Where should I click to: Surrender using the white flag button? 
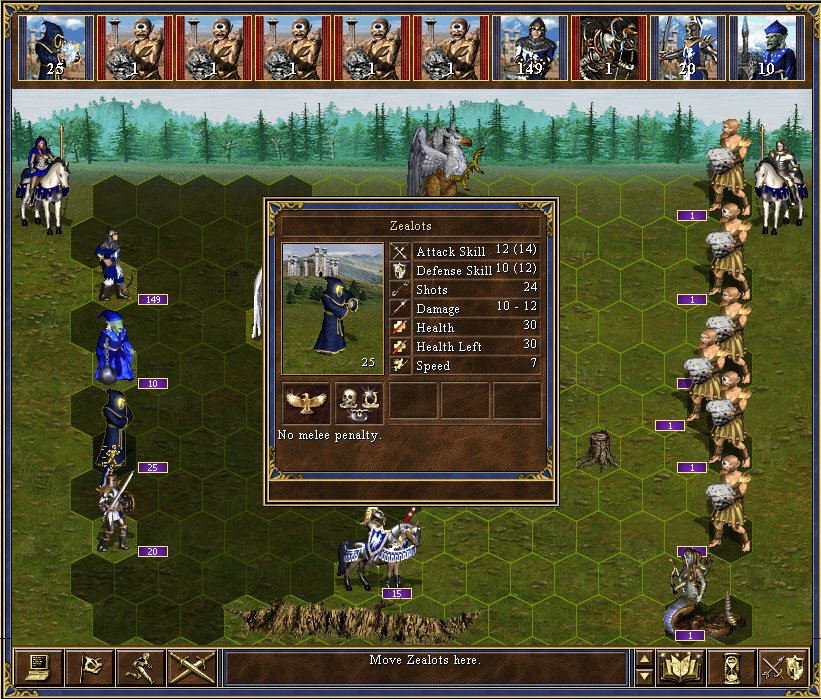89,667
